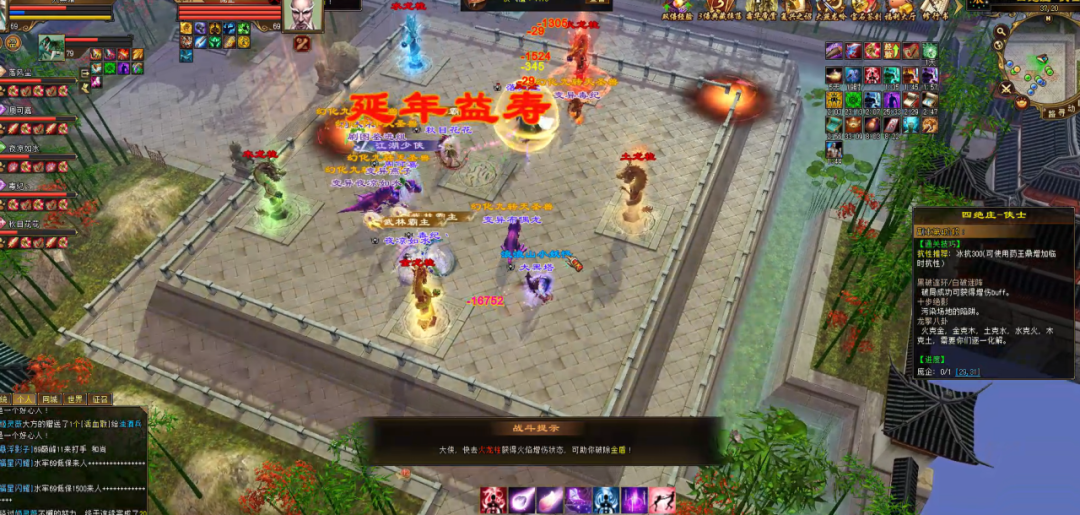The image size is (1080, 515).
Task: Activate the white martial-artist skill on hotbar
Action: coord(662,499)
